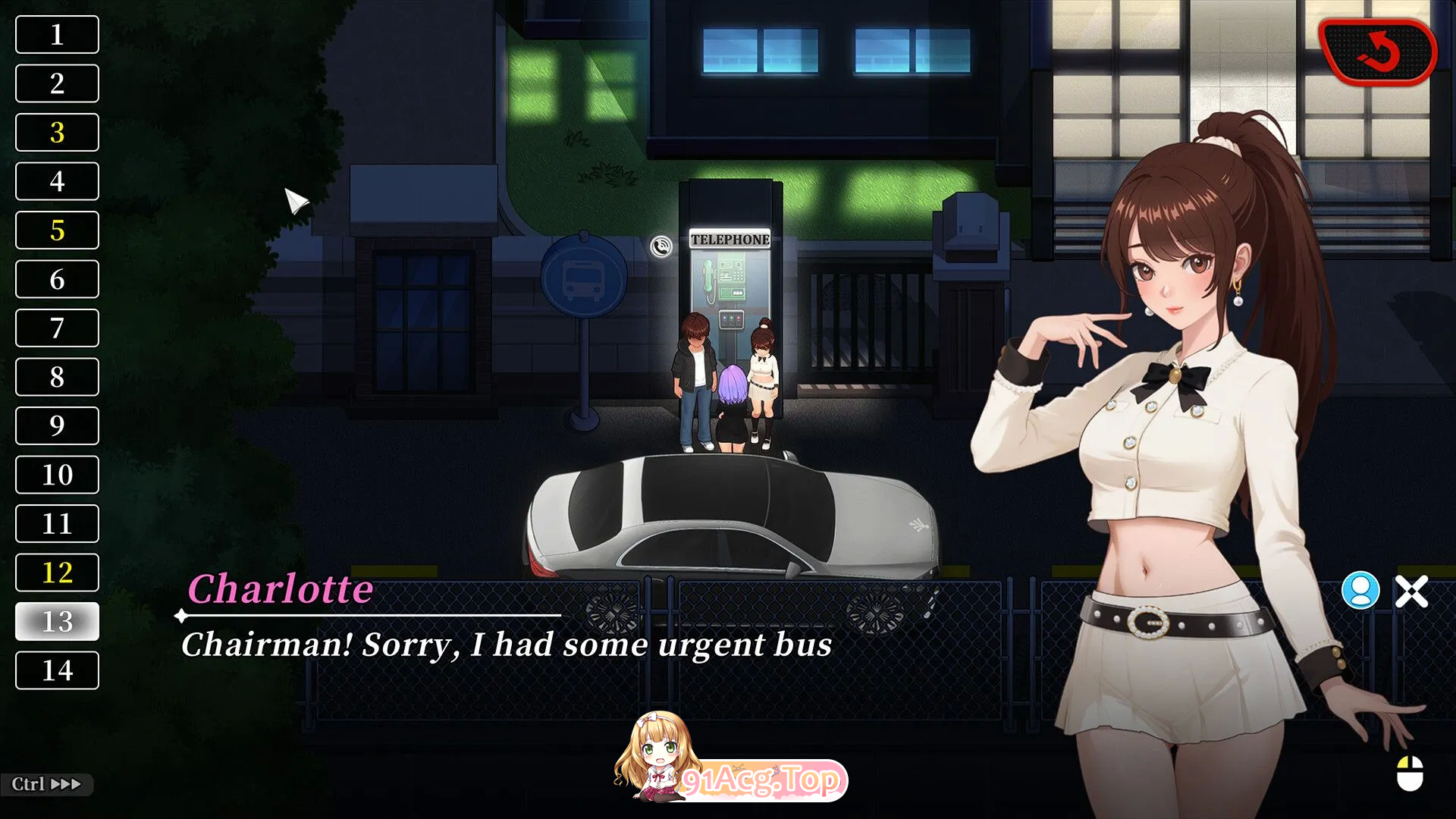Select scene number 4

[x=57, y=181]
